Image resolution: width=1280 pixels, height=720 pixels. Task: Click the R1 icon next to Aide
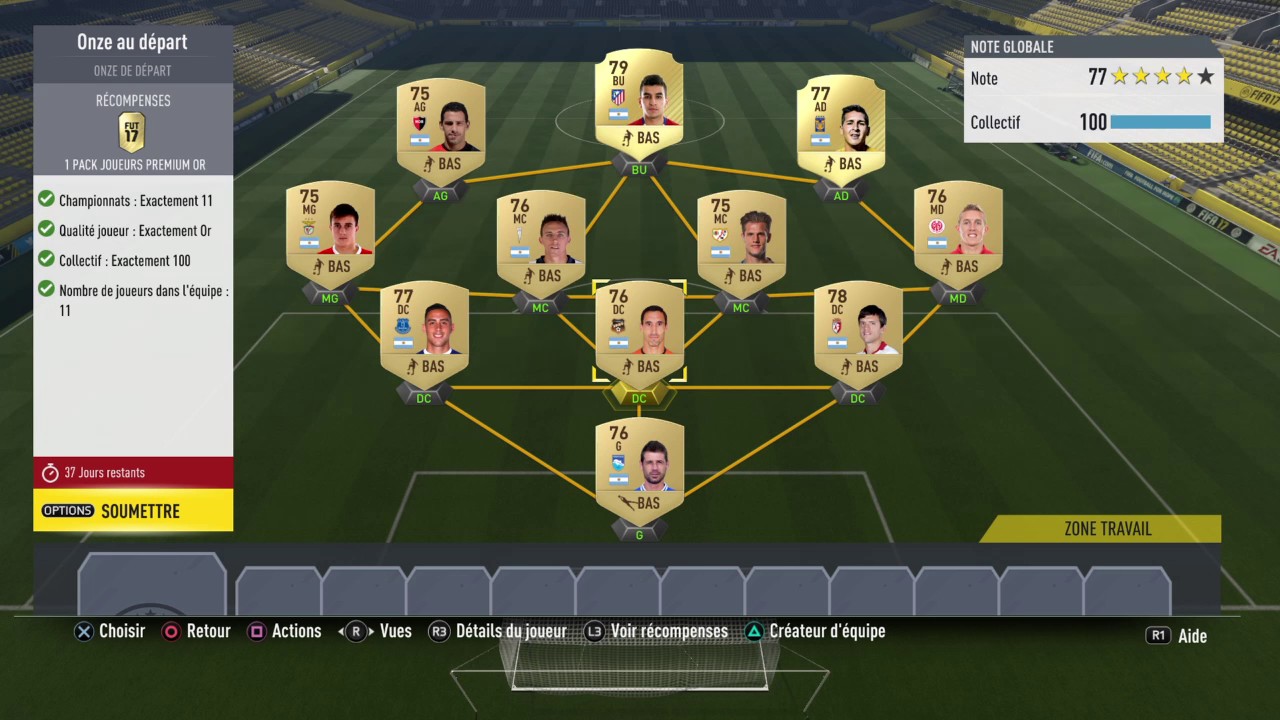pyautogui.click(x=1158, y=635)
